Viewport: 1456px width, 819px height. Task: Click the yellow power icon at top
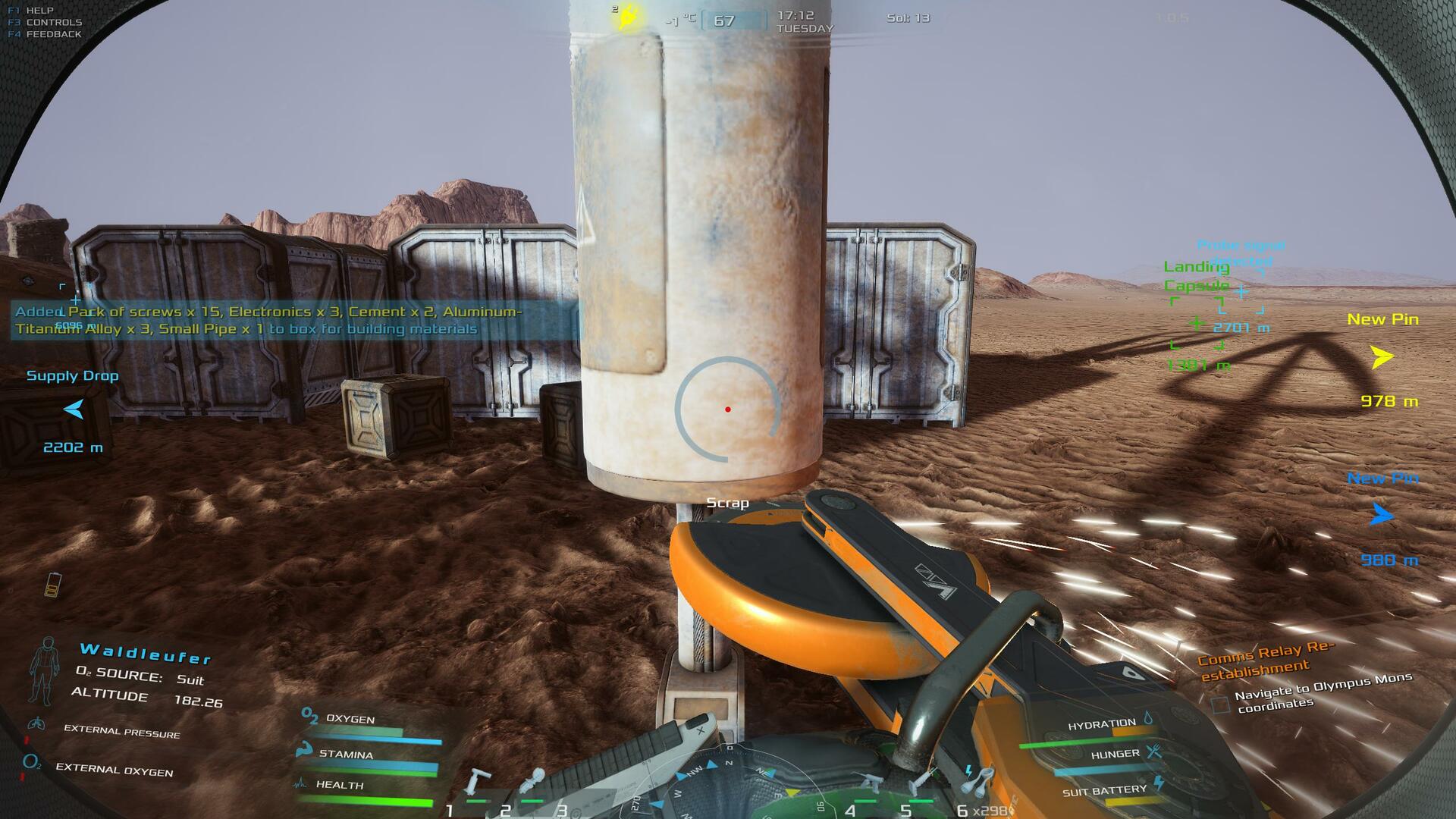coord(629,17)
